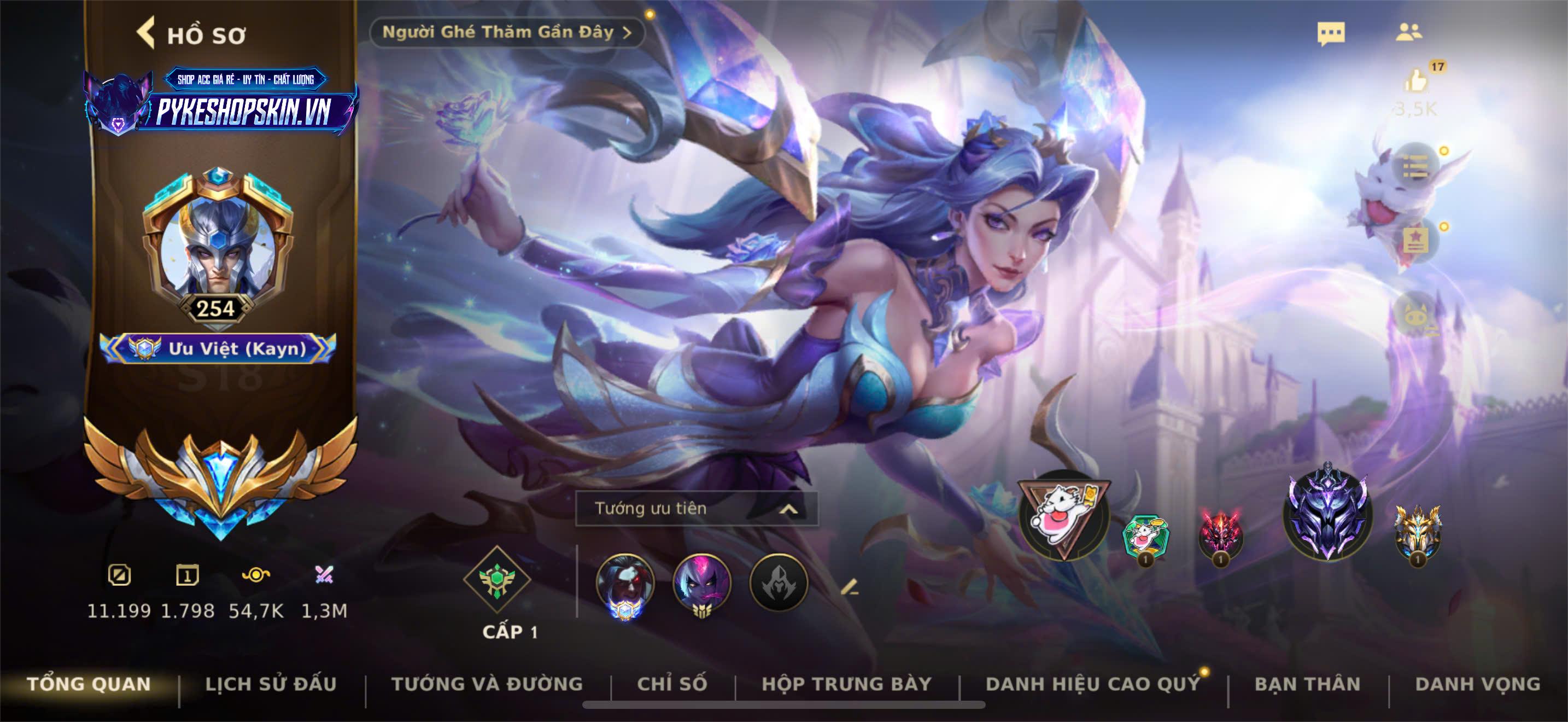The height and width of the screenshot is (722, 1568).
Task: Click the pencil edit icon for champions
Action: pos(850,587)
